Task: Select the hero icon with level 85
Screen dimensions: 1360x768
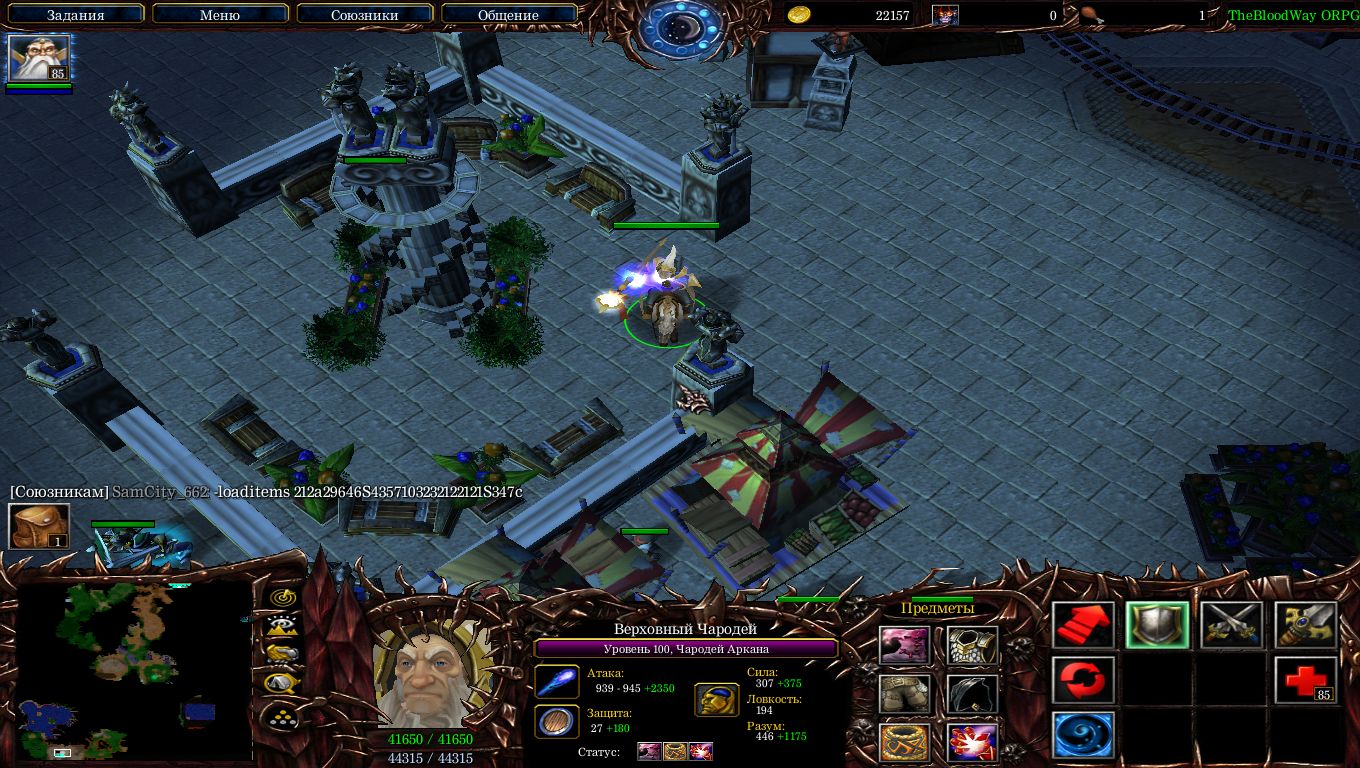Action: [39, 57]
